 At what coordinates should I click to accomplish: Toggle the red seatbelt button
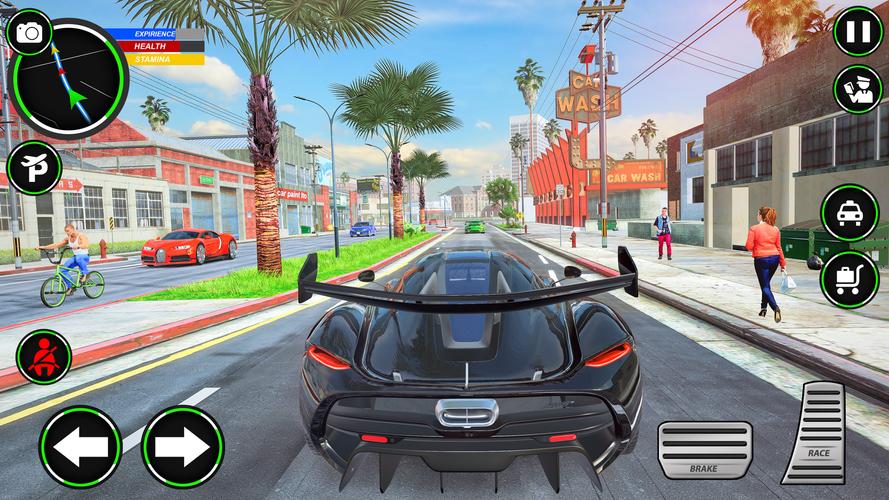(x=44, y=357)
